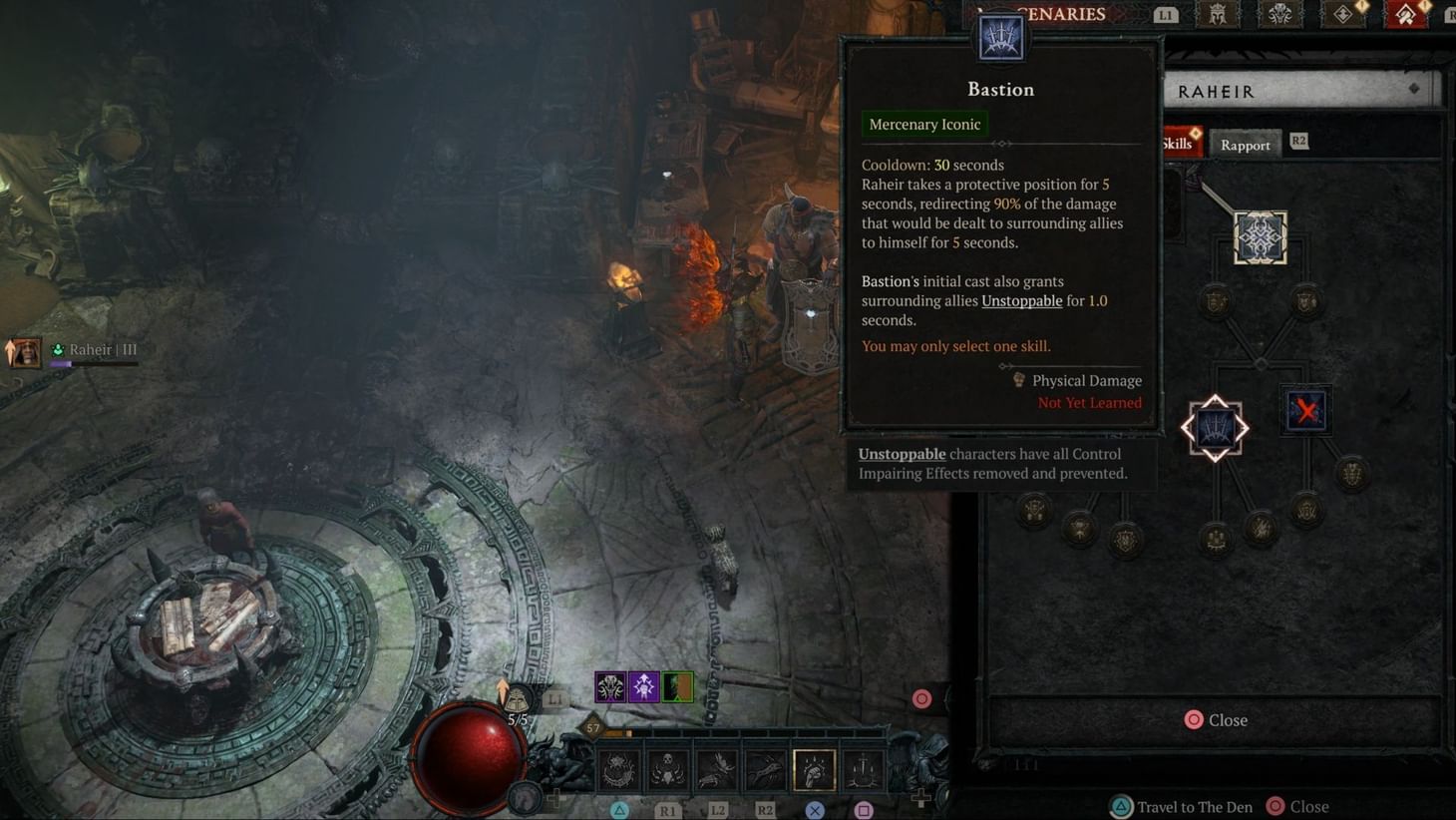The width and height of the screenshot is (1456, 820).
Task: Open the red Mercenaries icon in the top bar
Action: coord(1406,15)
